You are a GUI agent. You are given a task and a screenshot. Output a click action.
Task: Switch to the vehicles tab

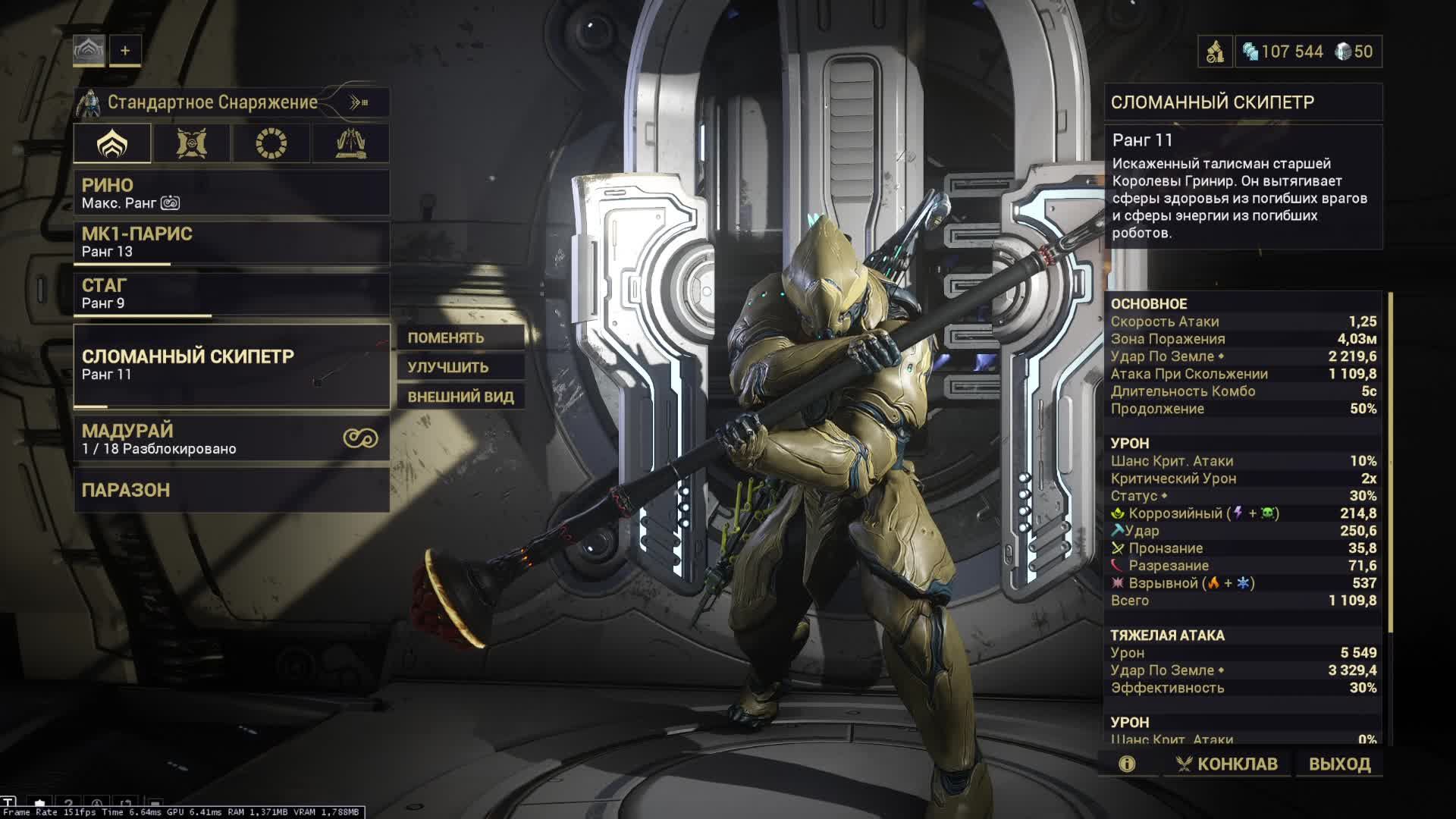pyautogui.click(x=350, y=143)
